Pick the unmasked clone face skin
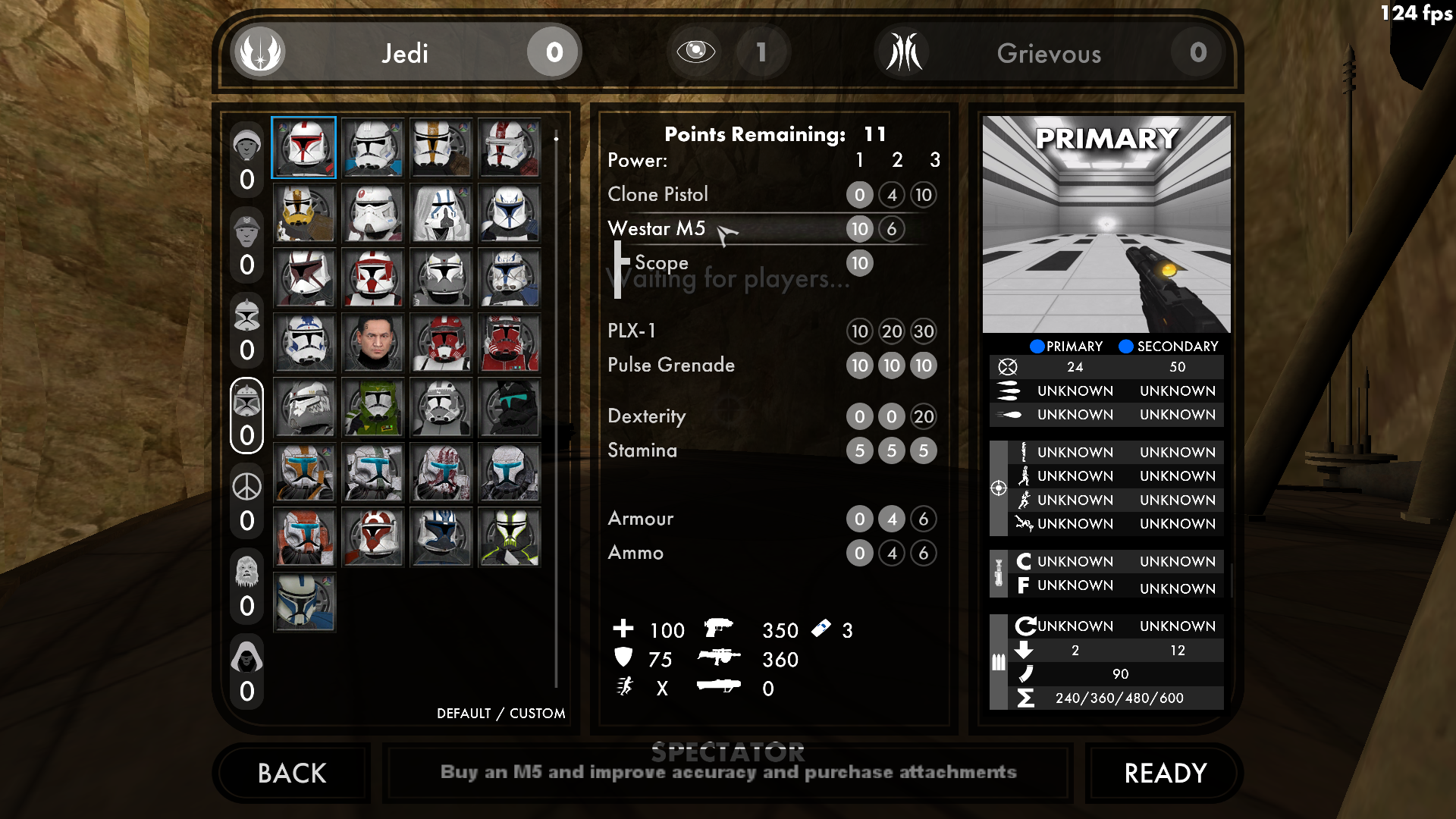This screenshot has height=819, width=1456. point(372,343)
